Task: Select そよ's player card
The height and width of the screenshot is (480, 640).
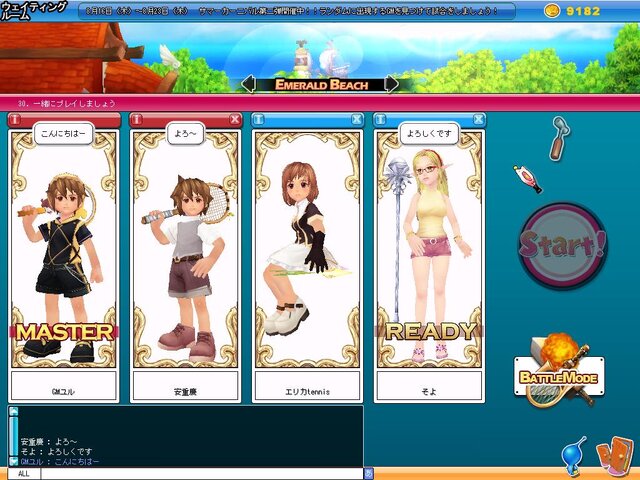Action: [430, 250]
